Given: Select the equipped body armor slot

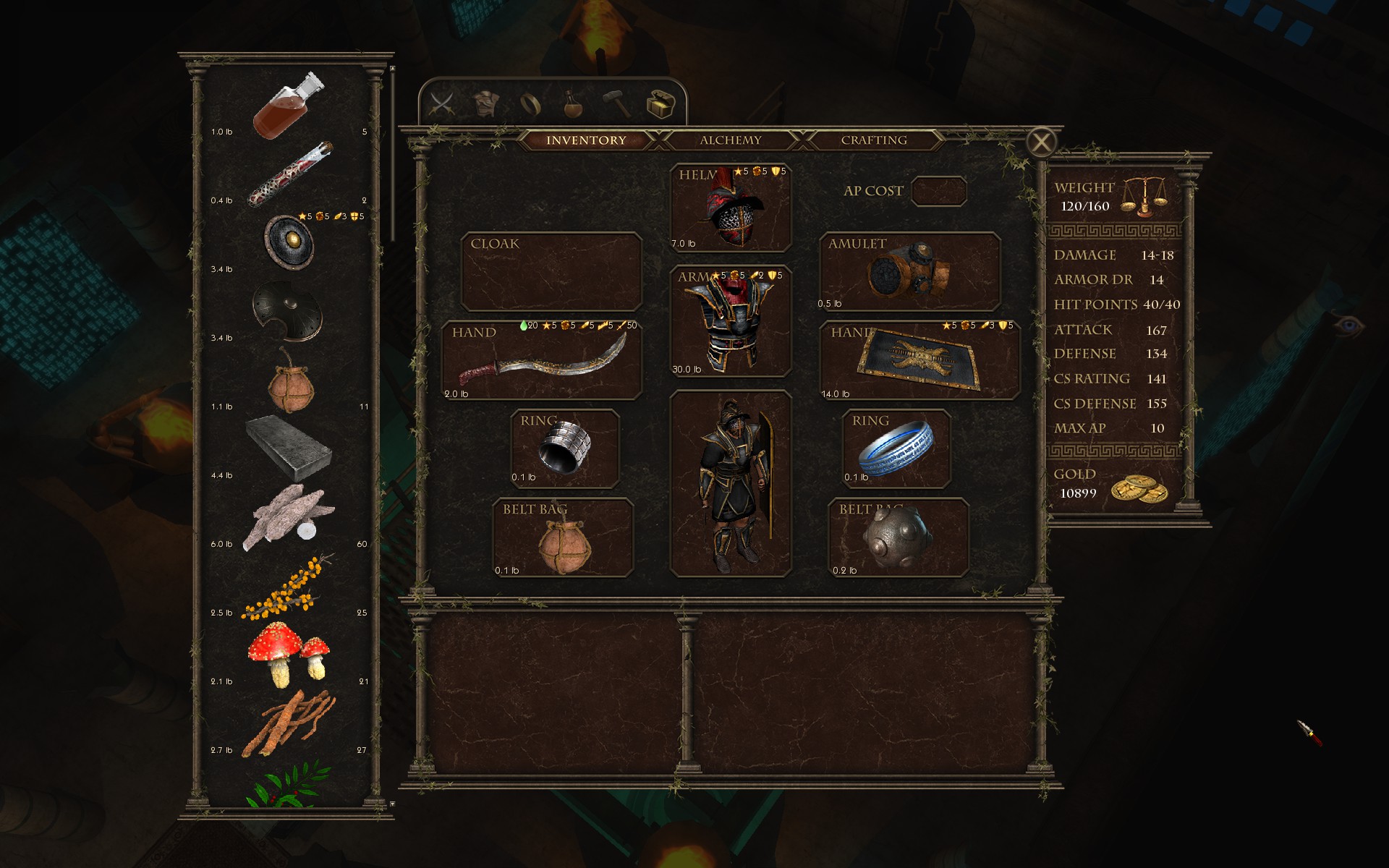Looking at the screenshot, I should click(x=730, y=322).
